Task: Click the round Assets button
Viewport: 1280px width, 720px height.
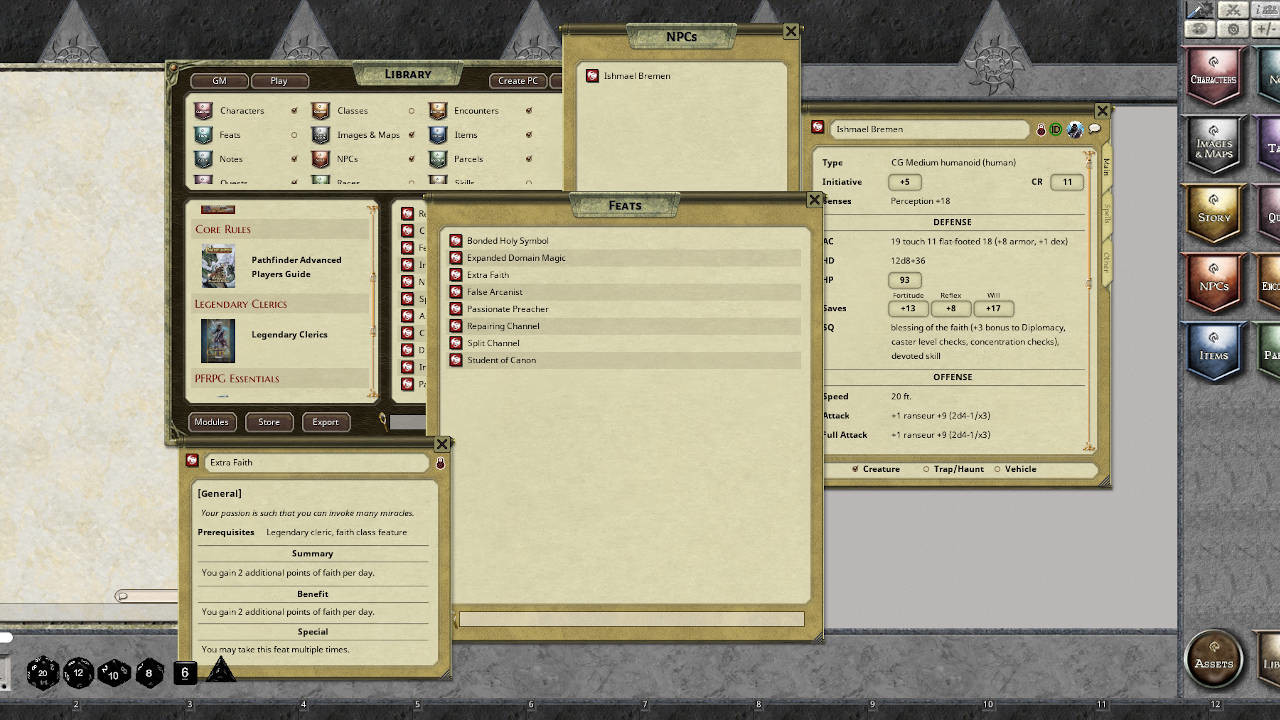Action: [x=1213, y=659]
